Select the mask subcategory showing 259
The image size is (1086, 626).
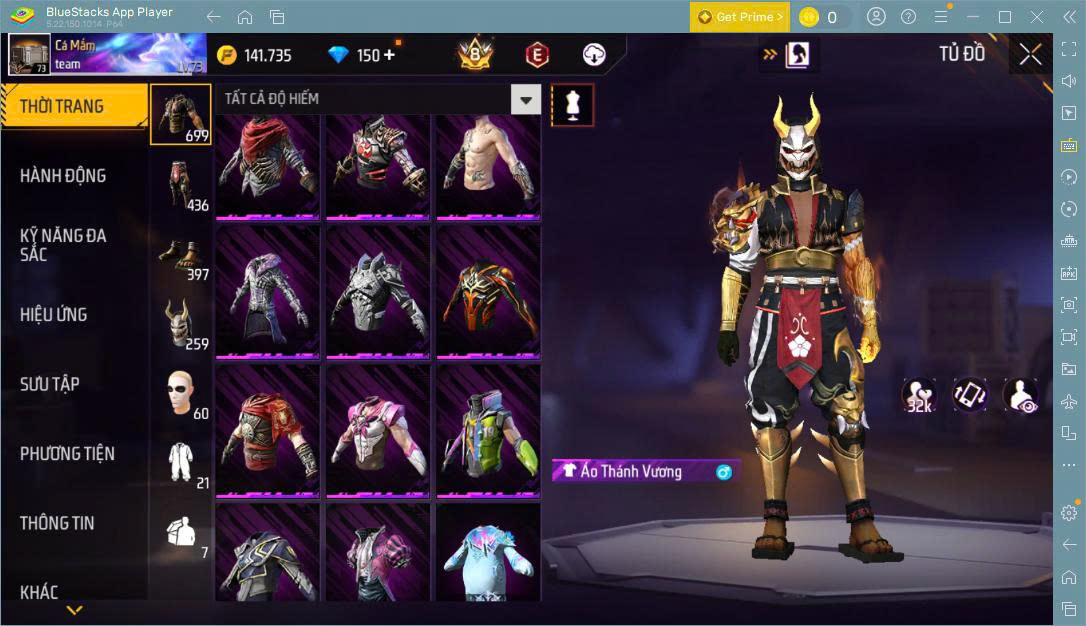point(181,323)
